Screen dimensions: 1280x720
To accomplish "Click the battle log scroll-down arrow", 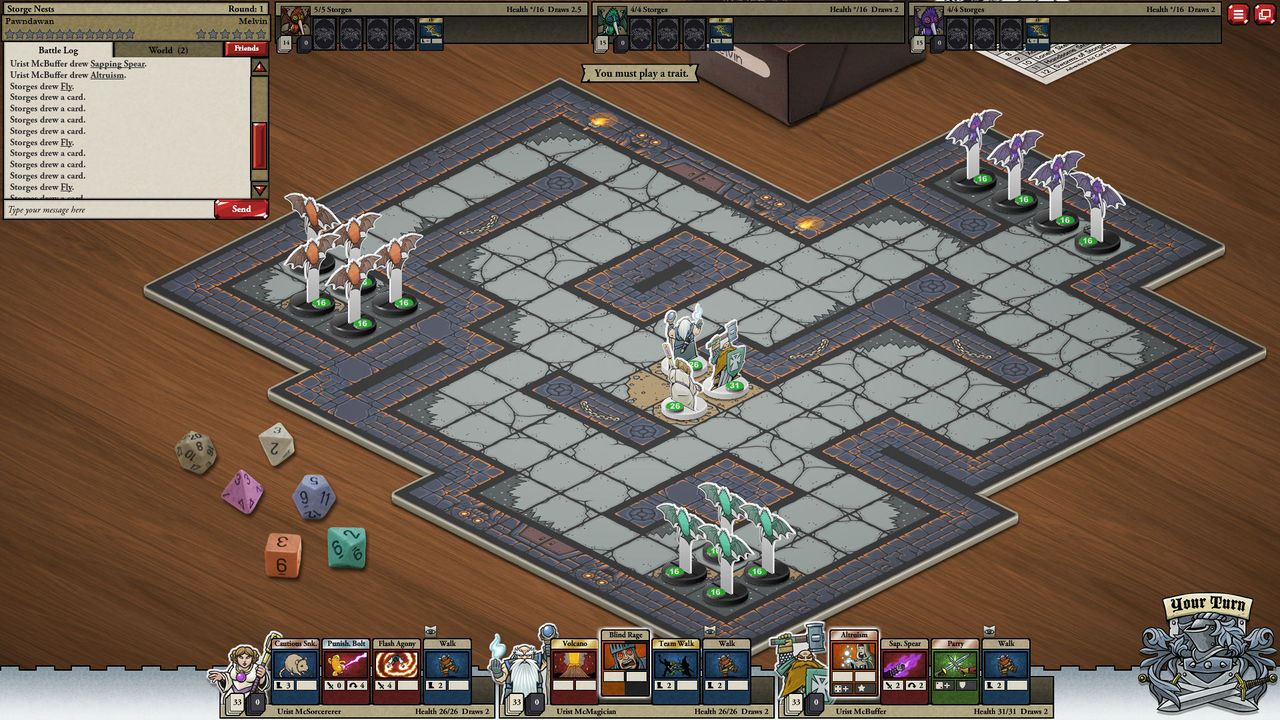I will click(x=259, y=190).
